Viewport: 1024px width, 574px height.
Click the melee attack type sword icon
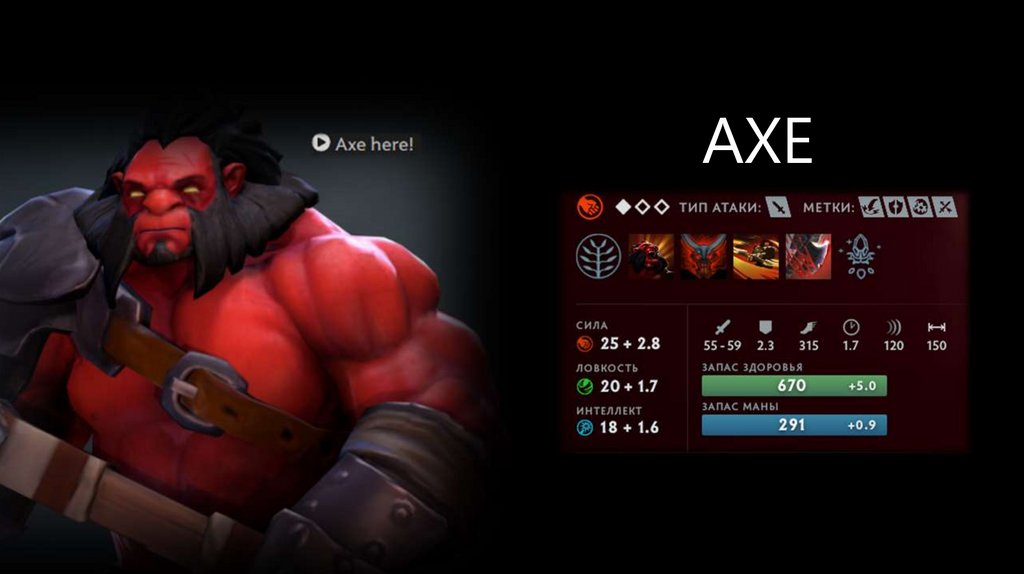(779, 207)
